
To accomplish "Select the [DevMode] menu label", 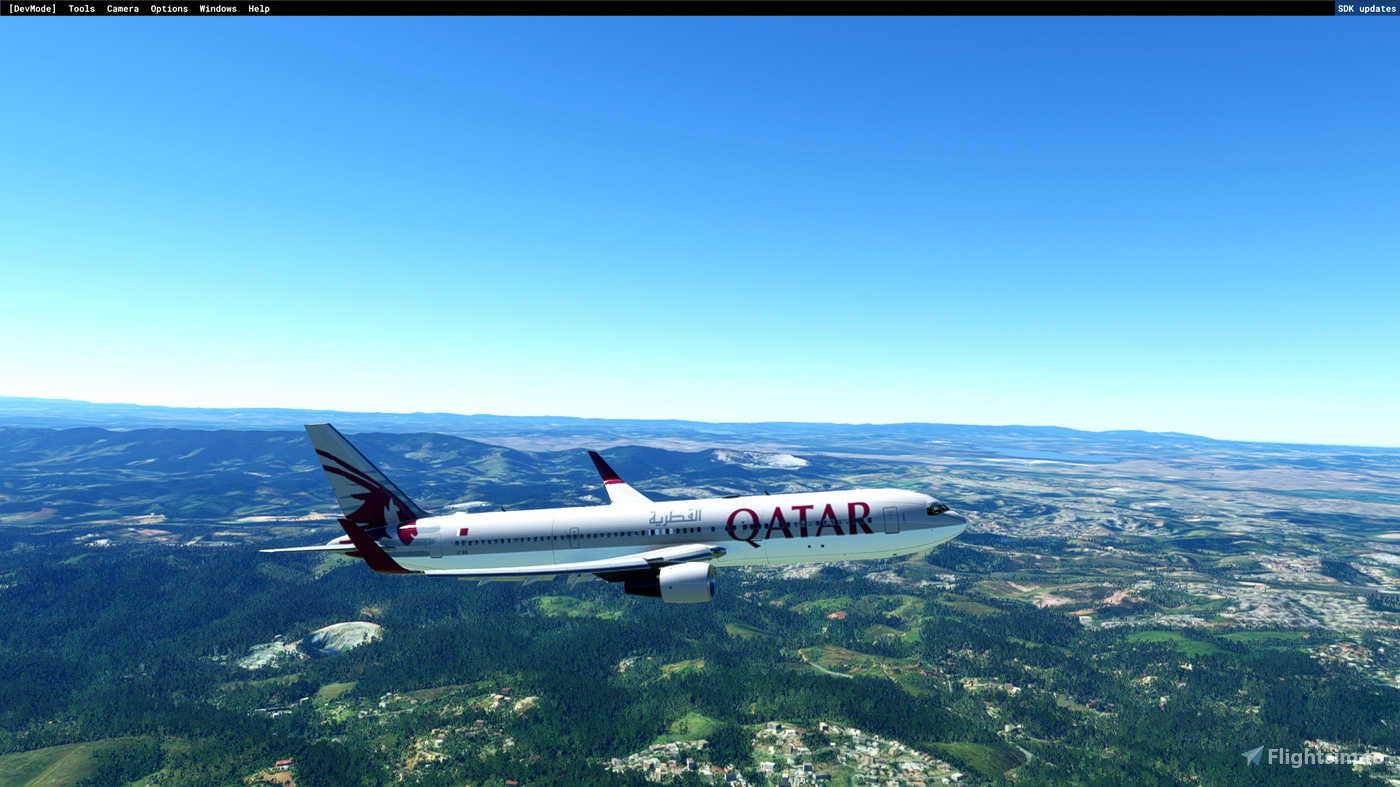I will tap(31, 7).
